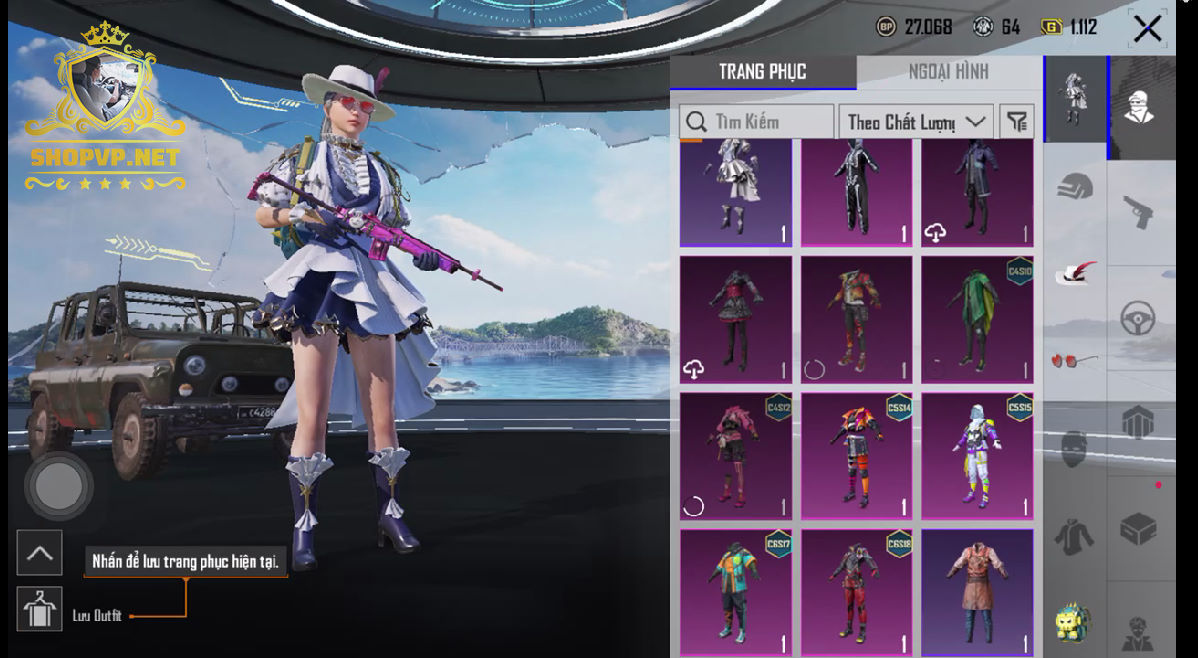
Task: Open the pistol weapon skins category
Action: (x=1139, y=211)
